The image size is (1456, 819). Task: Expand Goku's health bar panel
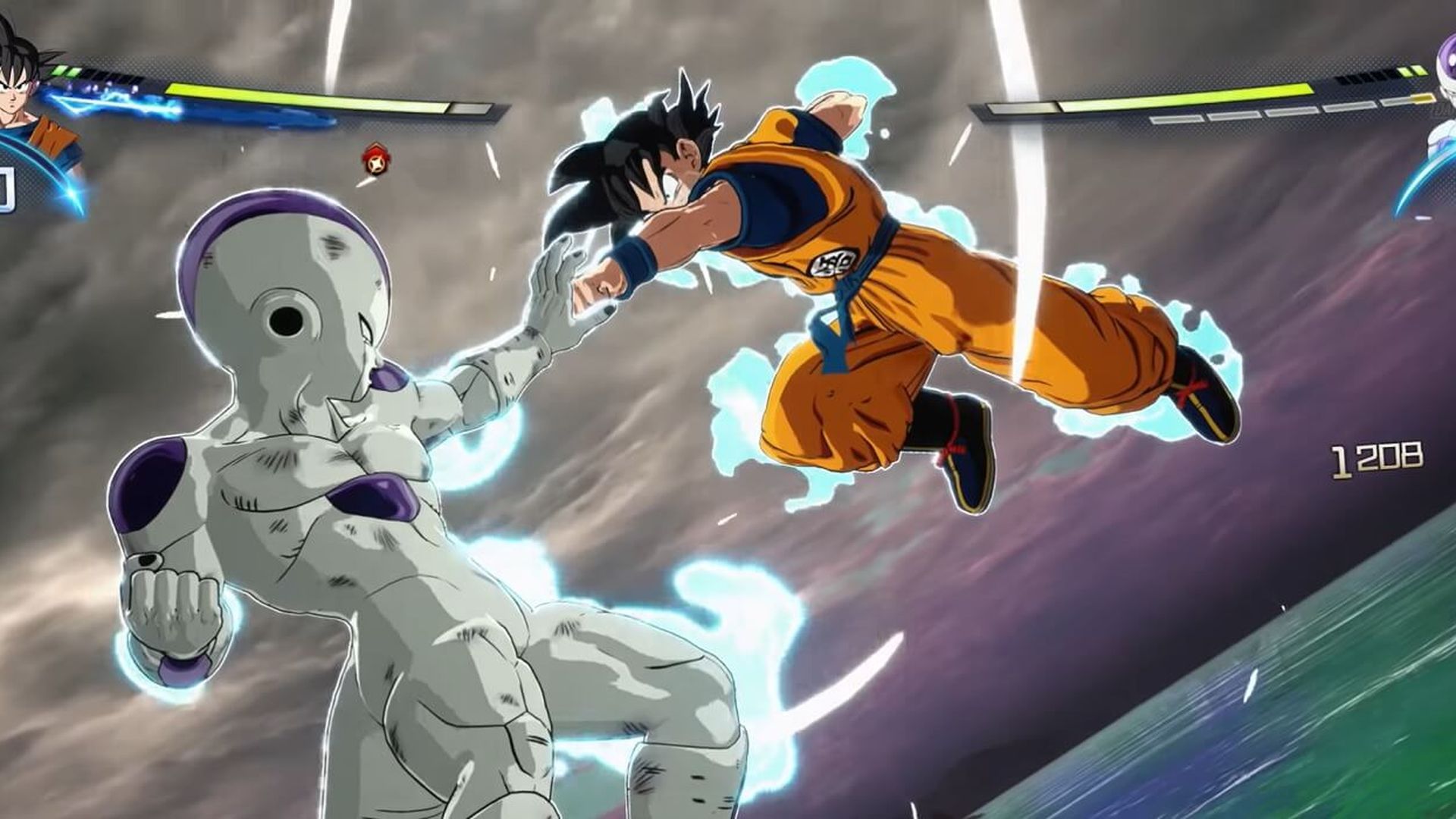coord(303,97)
